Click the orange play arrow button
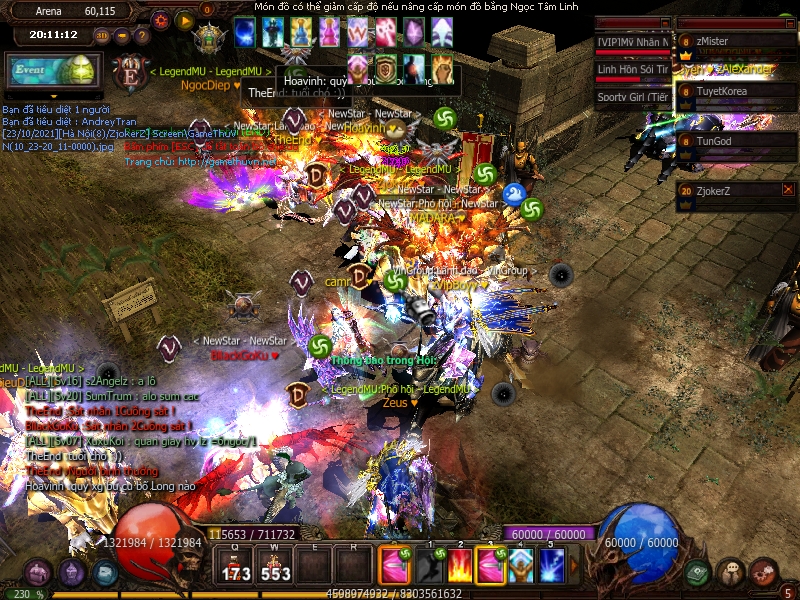This screenshot has height=600, width=800. (x=184, y=20)
